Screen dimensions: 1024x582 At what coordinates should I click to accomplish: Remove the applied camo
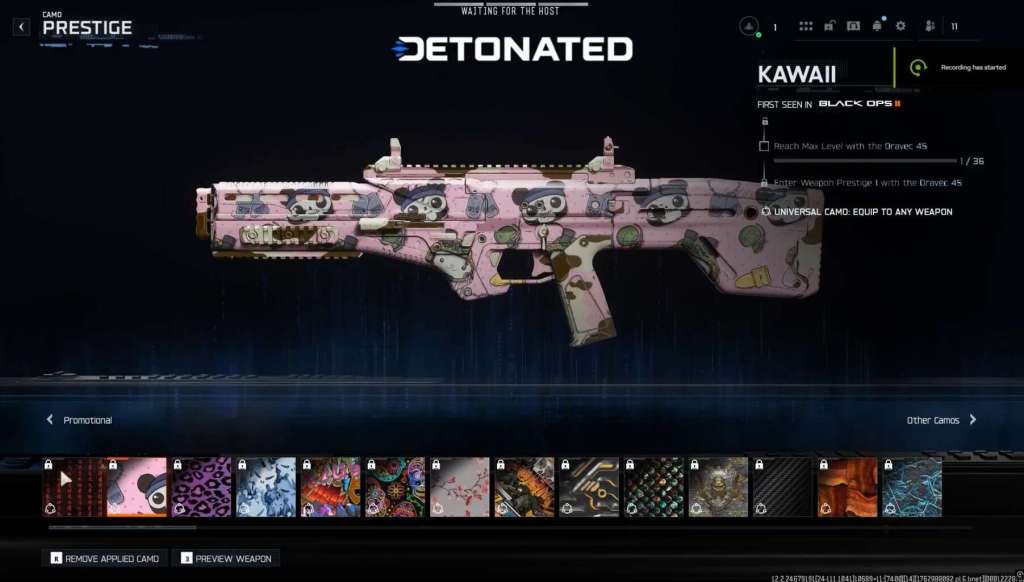pos(102,558)
